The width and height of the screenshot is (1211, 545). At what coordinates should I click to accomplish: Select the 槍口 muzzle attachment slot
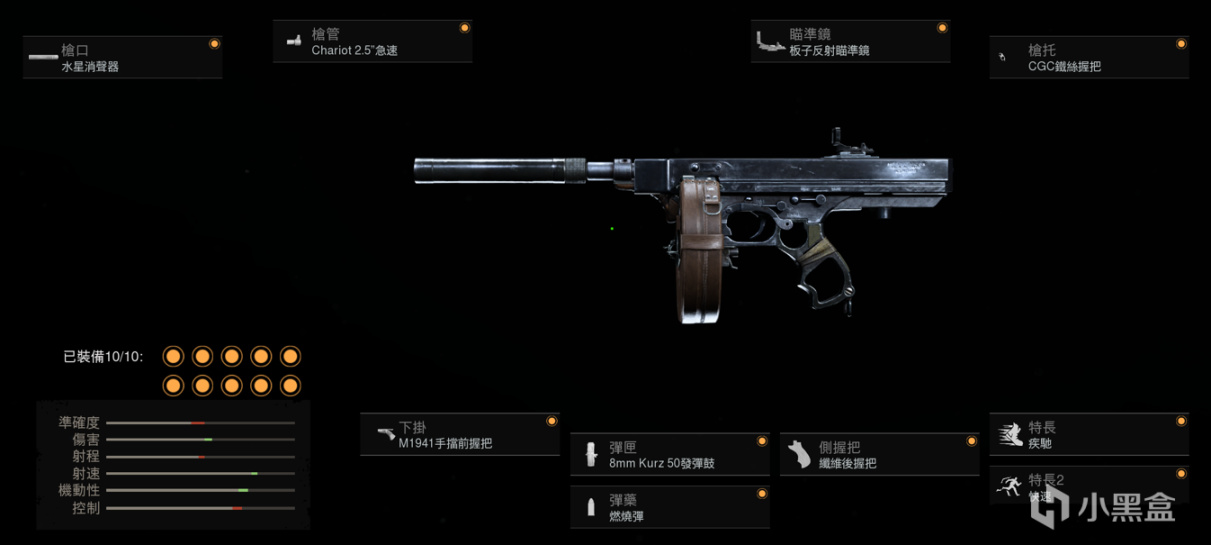[122, 58]
